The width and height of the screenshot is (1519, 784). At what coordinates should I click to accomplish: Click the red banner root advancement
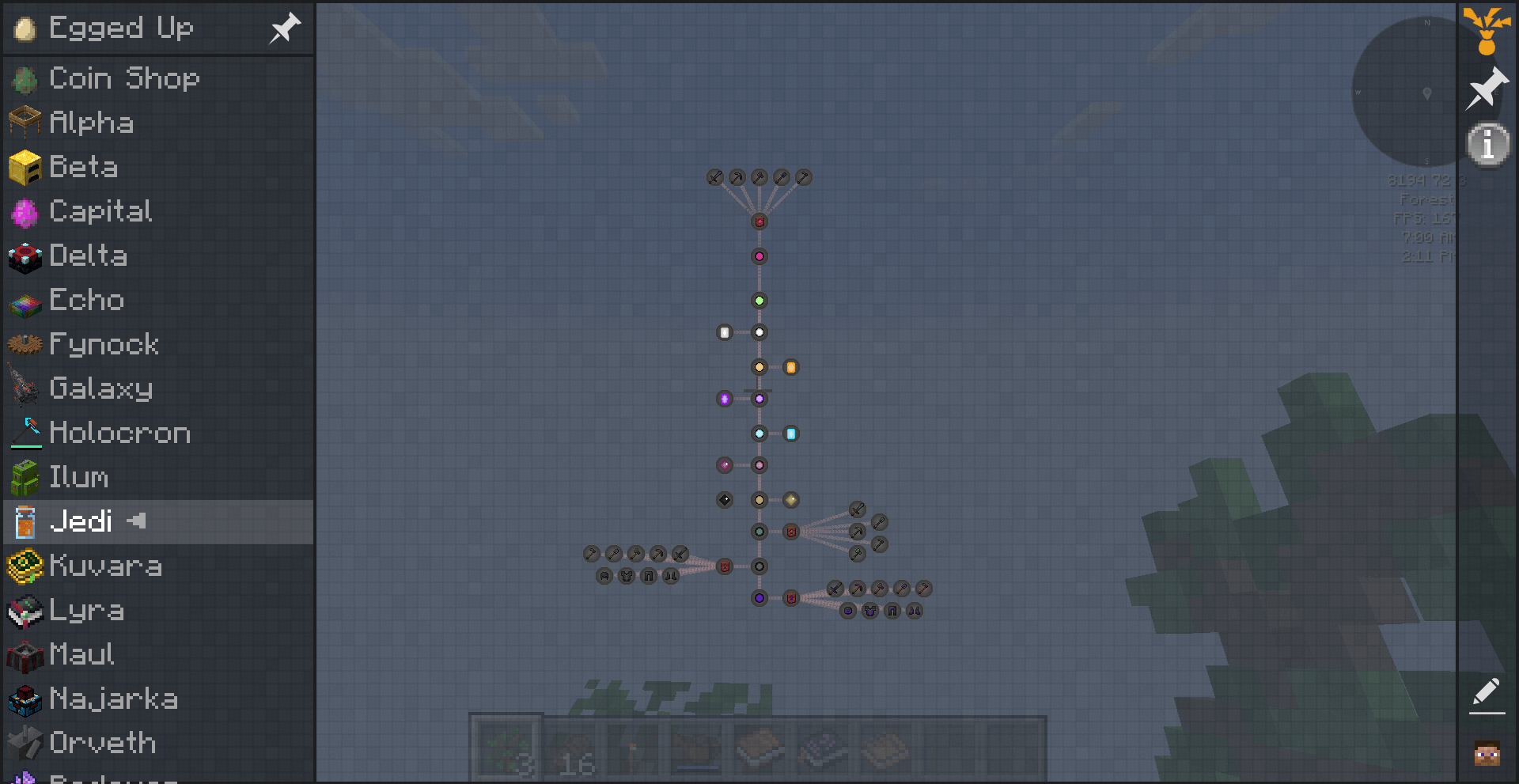(x=759, y=222)
